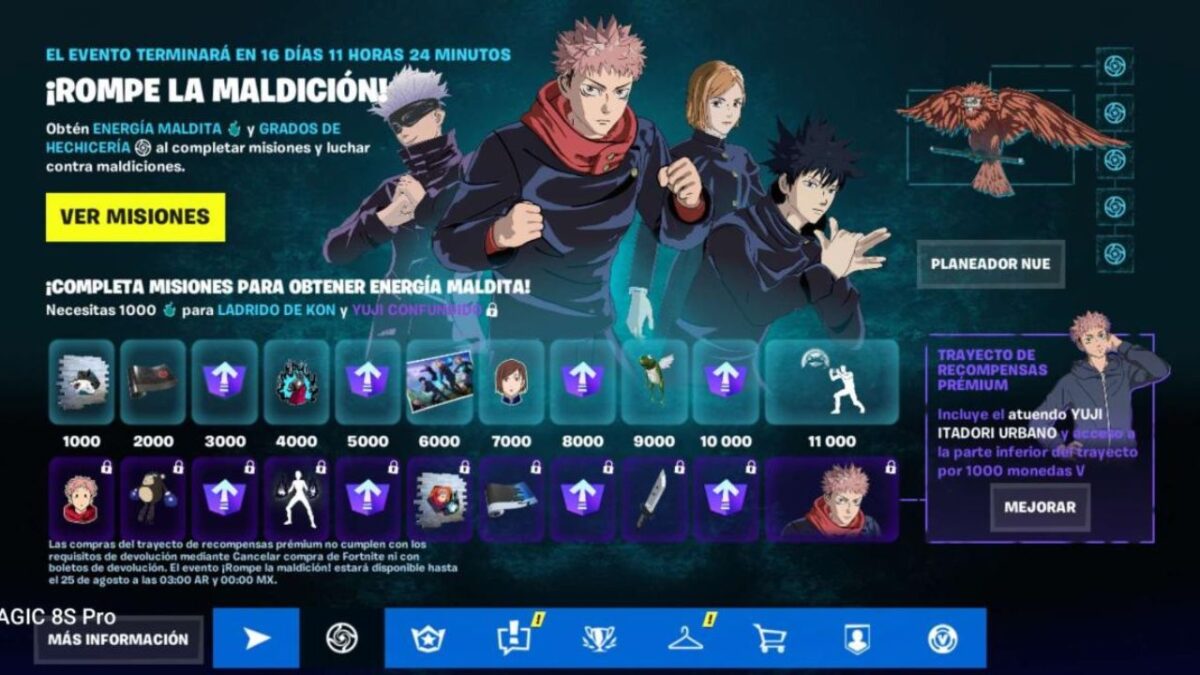Click the white arrow play tab
Viewport: 1200px width, 675px height.
coord(256,638)
